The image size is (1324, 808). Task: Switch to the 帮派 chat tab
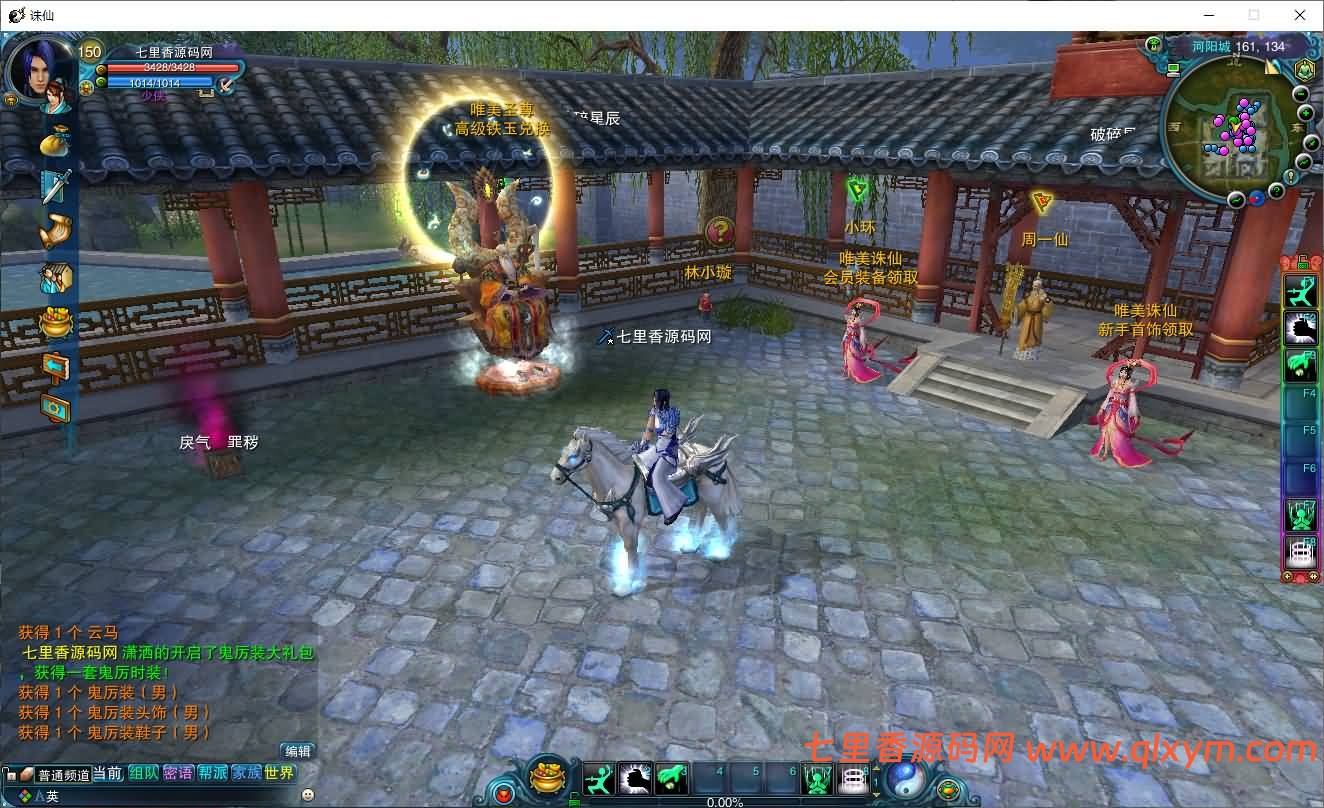coord(212,774)
